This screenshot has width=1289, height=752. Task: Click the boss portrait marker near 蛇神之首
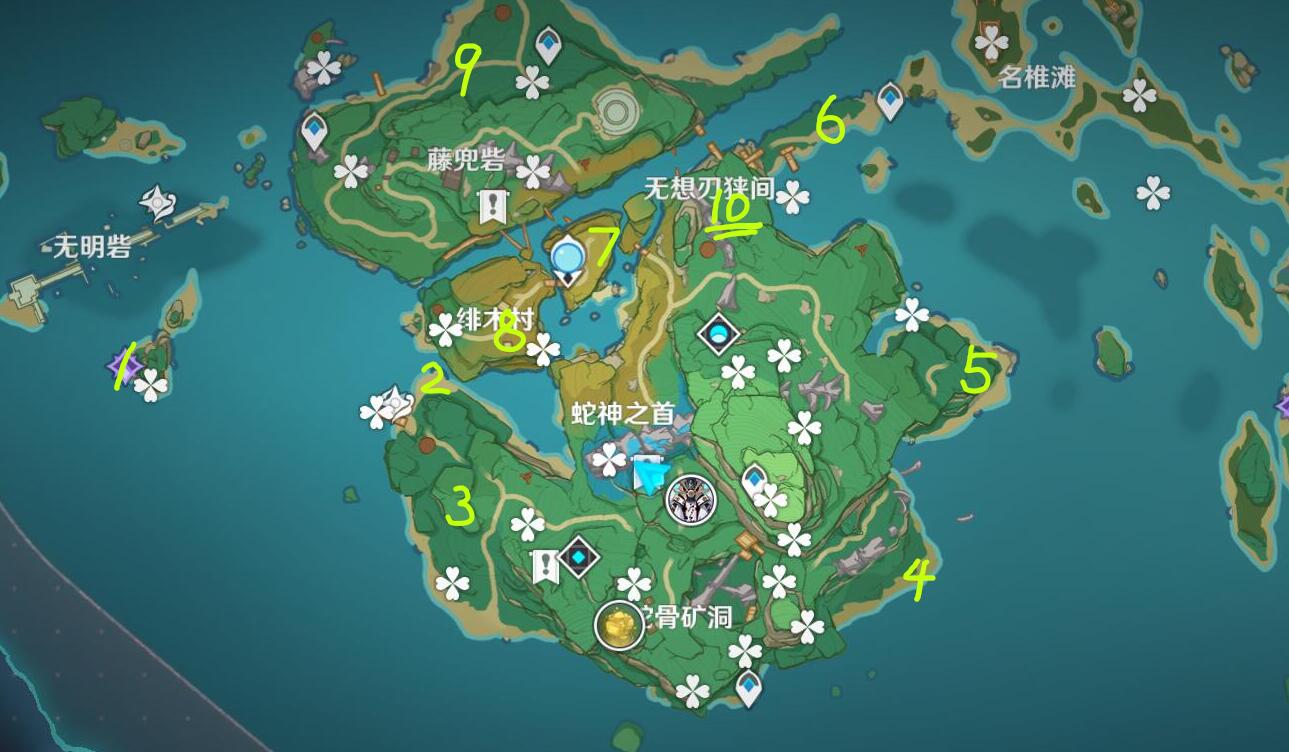(691, 499)
